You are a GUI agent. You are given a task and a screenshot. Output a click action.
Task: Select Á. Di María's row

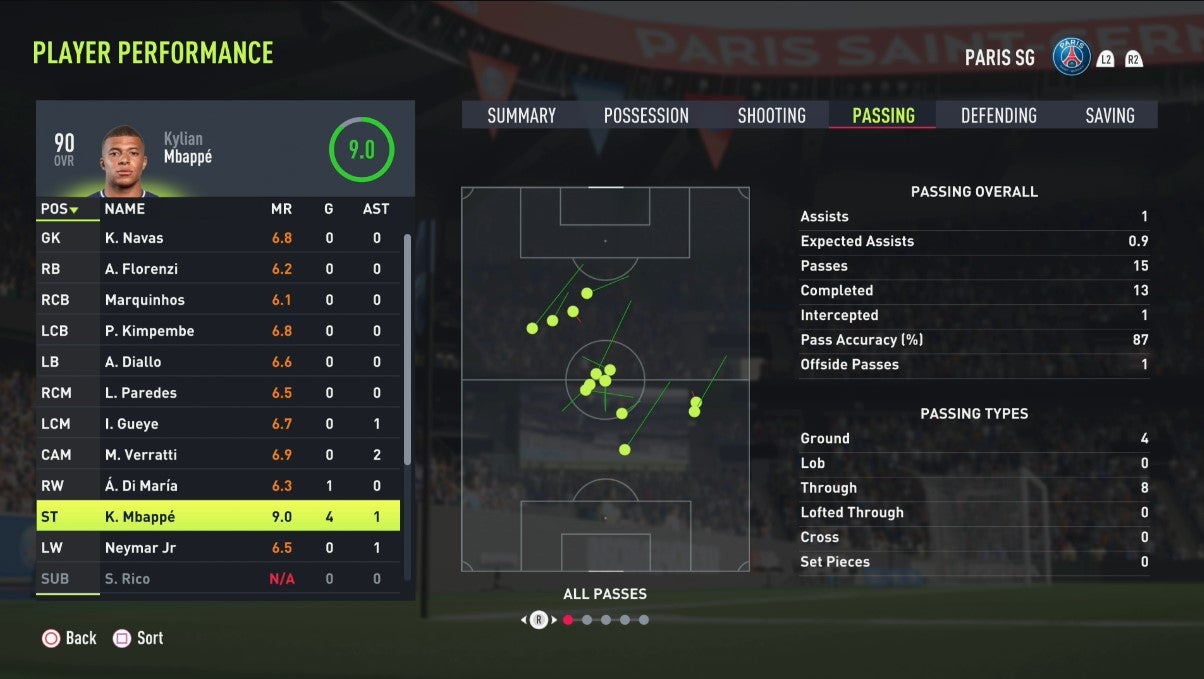coord(218,486)
